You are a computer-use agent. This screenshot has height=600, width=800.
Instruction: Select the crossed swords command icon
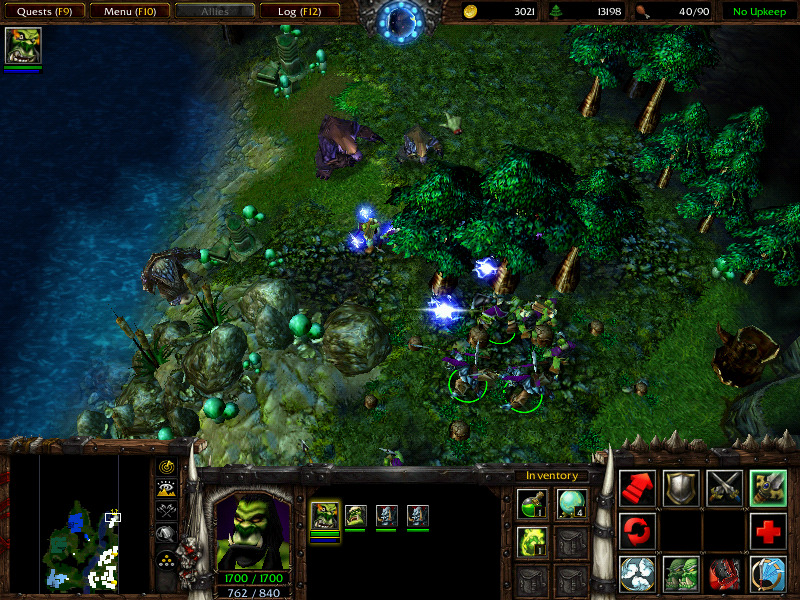click(725, 487)
